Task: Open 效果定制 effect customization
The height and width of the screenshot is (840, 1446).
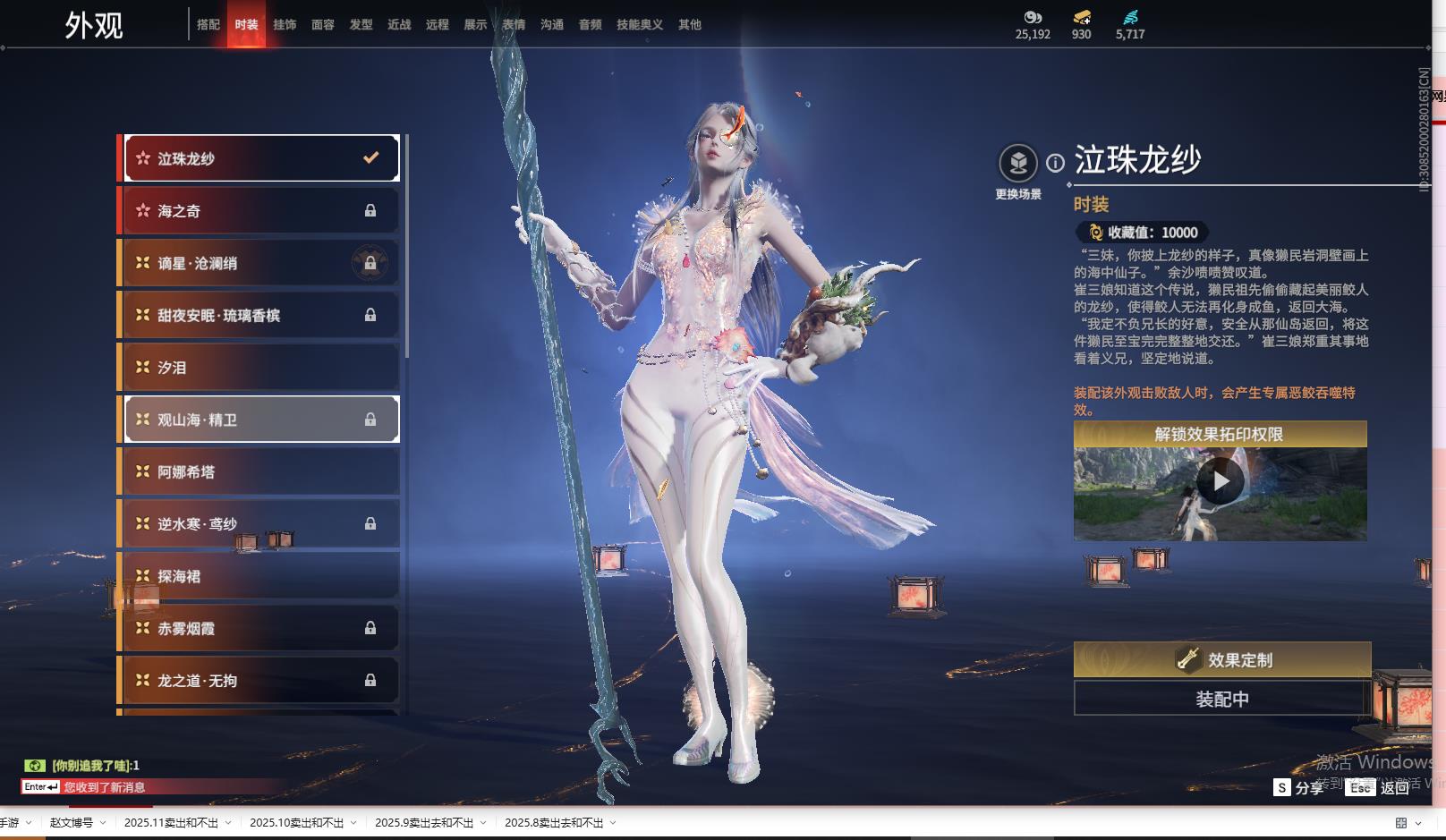Action: 1221,659
